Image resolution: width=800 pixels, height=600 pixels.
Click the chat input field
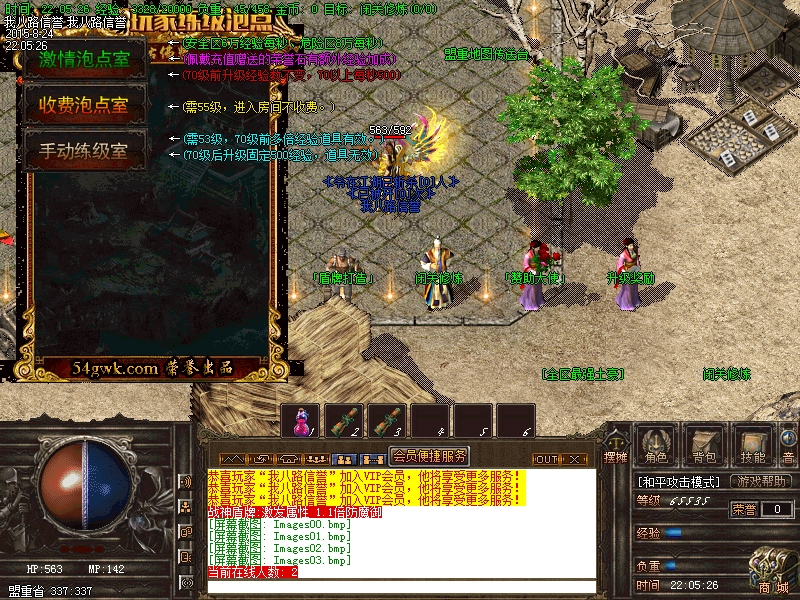[x=400, y=587]
